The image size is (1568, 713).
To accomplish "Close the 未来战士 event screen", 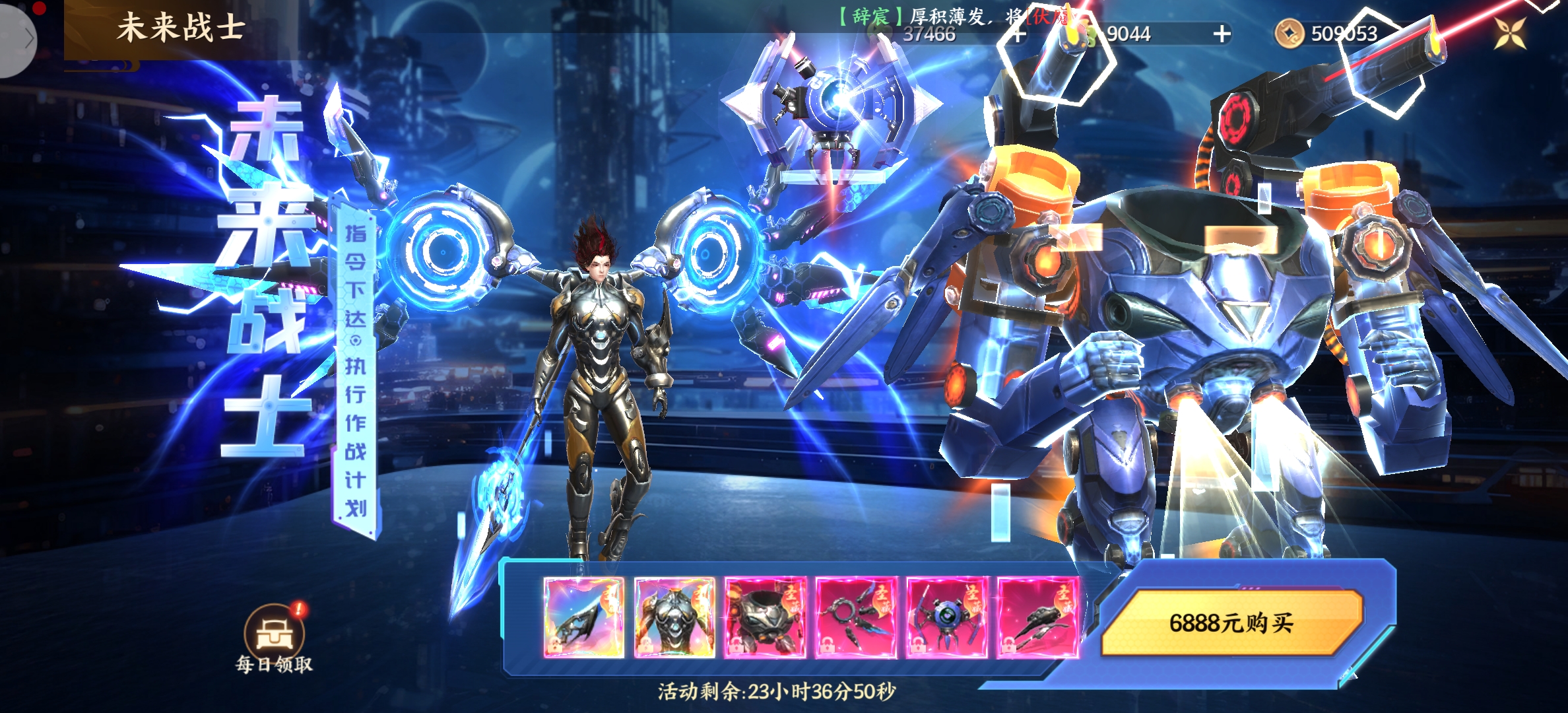I will coord(1510,33).
